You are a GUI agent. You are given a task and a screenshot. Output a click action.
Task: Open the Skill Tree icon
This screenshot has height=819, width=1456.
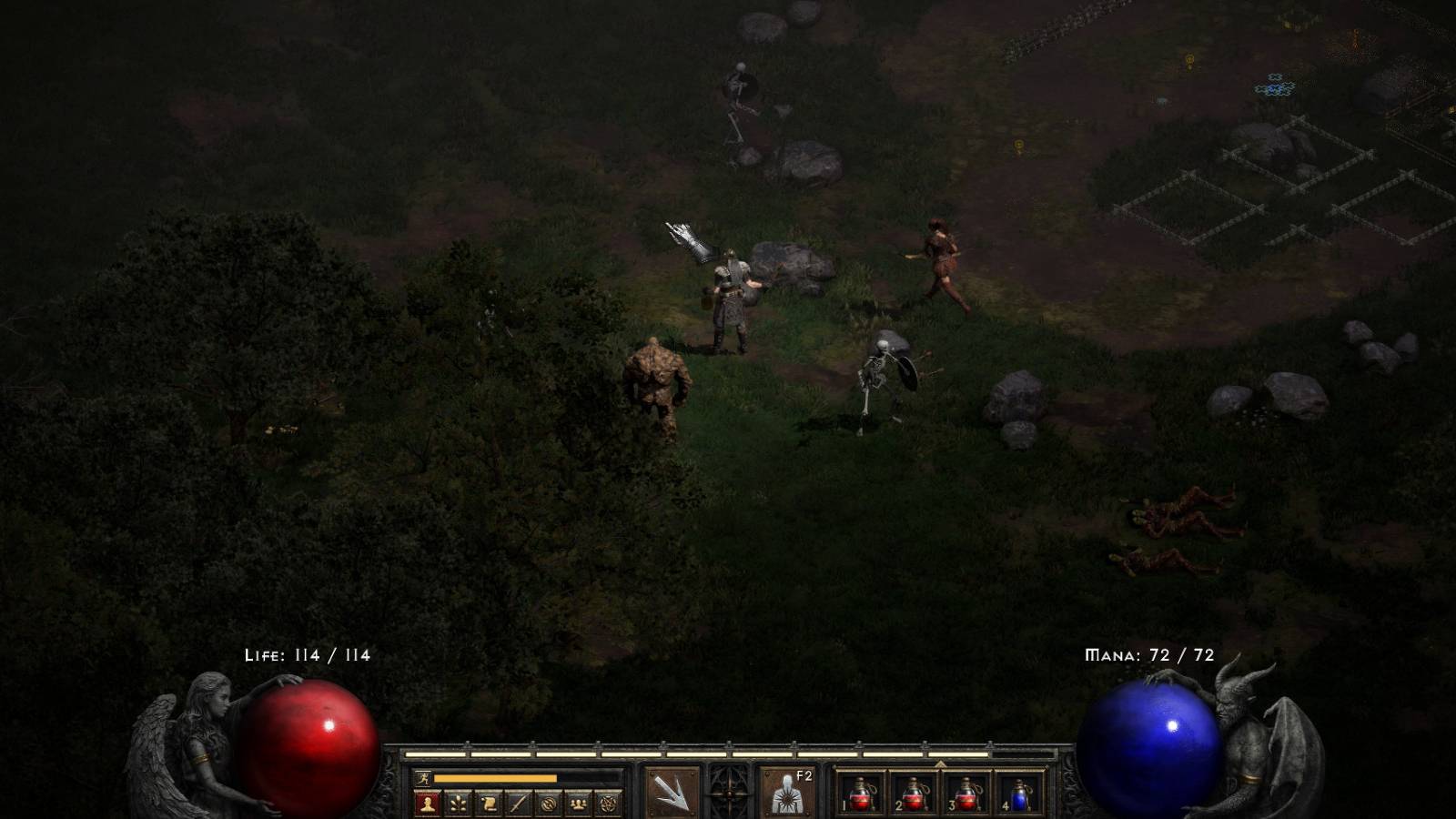(458, 802)
